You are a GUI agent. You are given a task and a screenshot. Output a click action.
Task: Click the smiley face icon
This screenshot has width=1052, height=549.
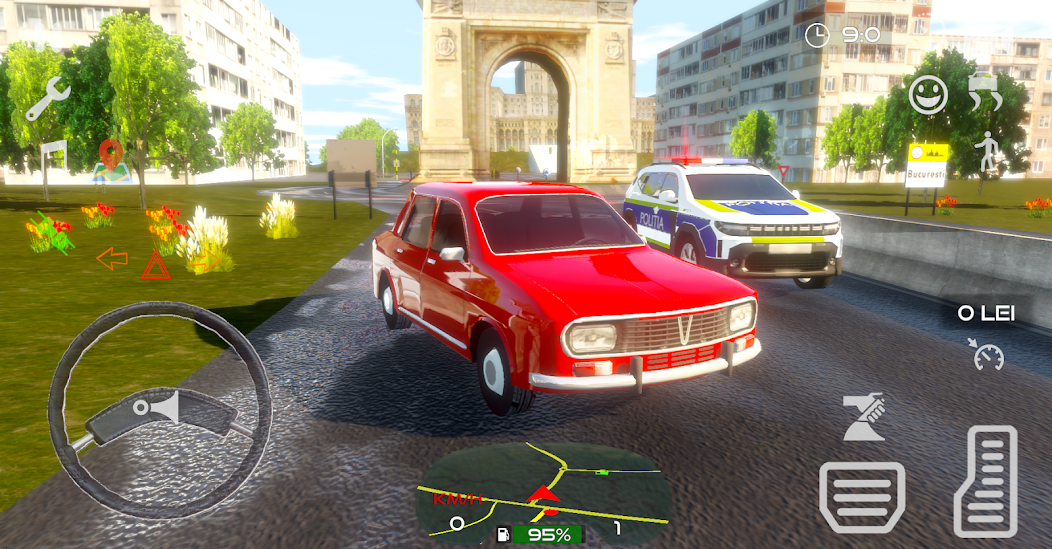tap(928, 95)
